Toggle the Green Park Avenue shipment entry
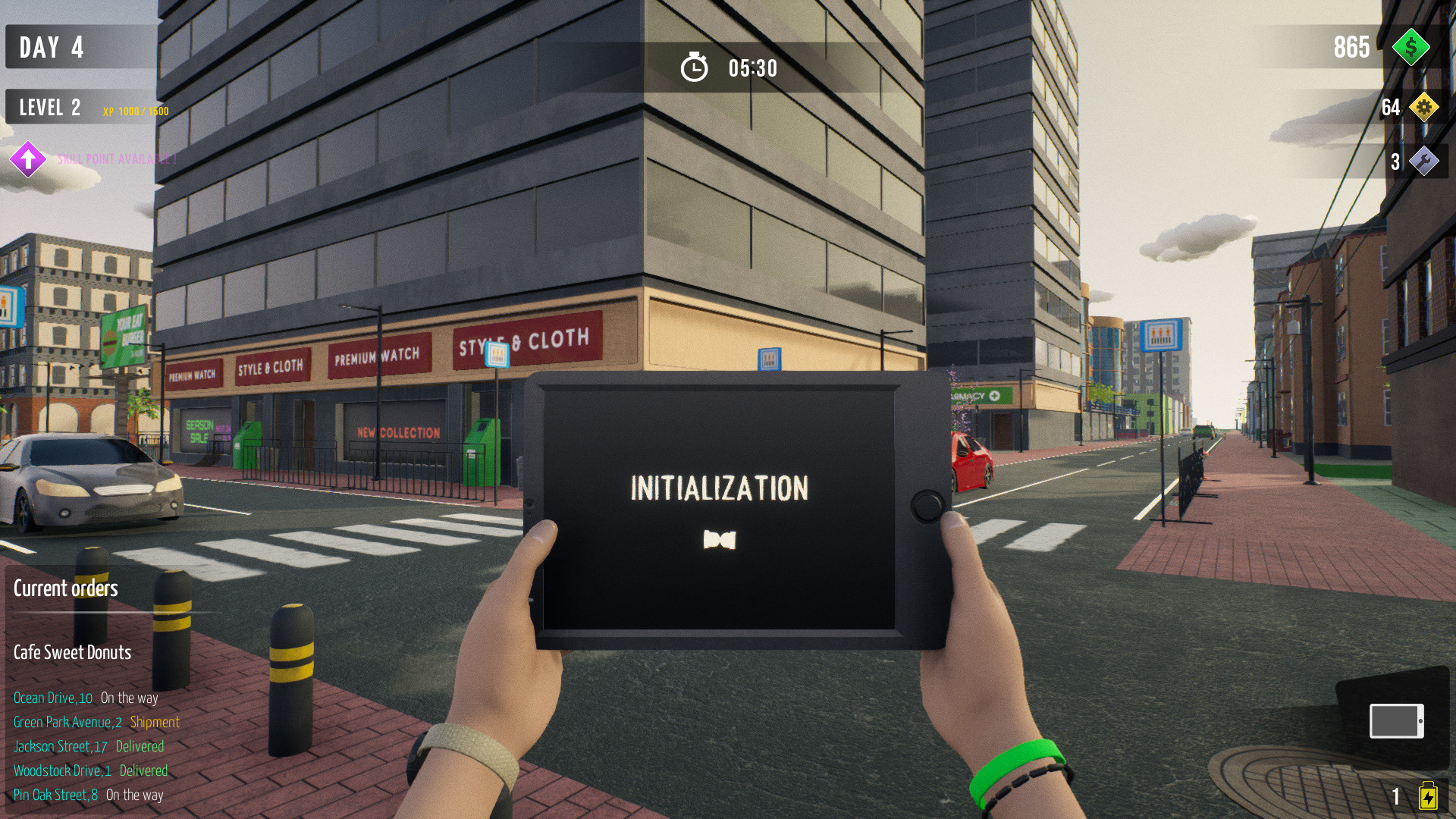1456x819 pixels. point(97,722)
